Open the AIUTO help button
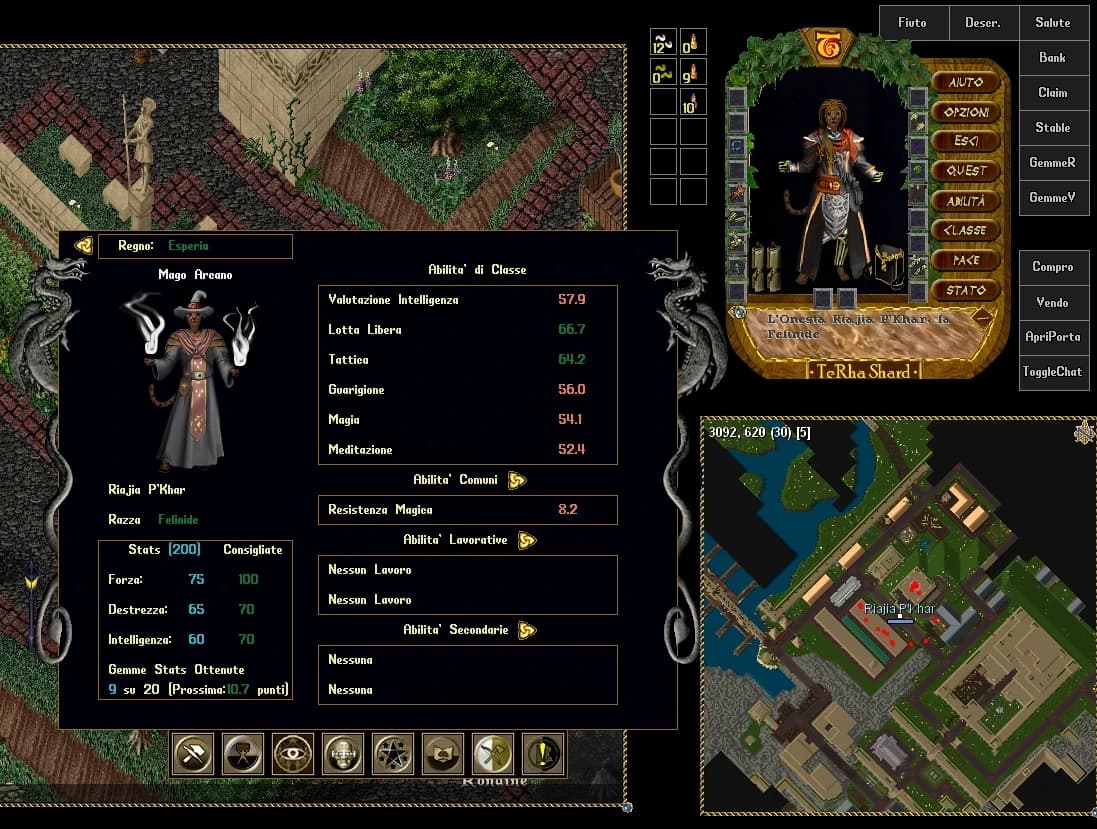The width and height of the screenshot is (1097, 829). 966,82
